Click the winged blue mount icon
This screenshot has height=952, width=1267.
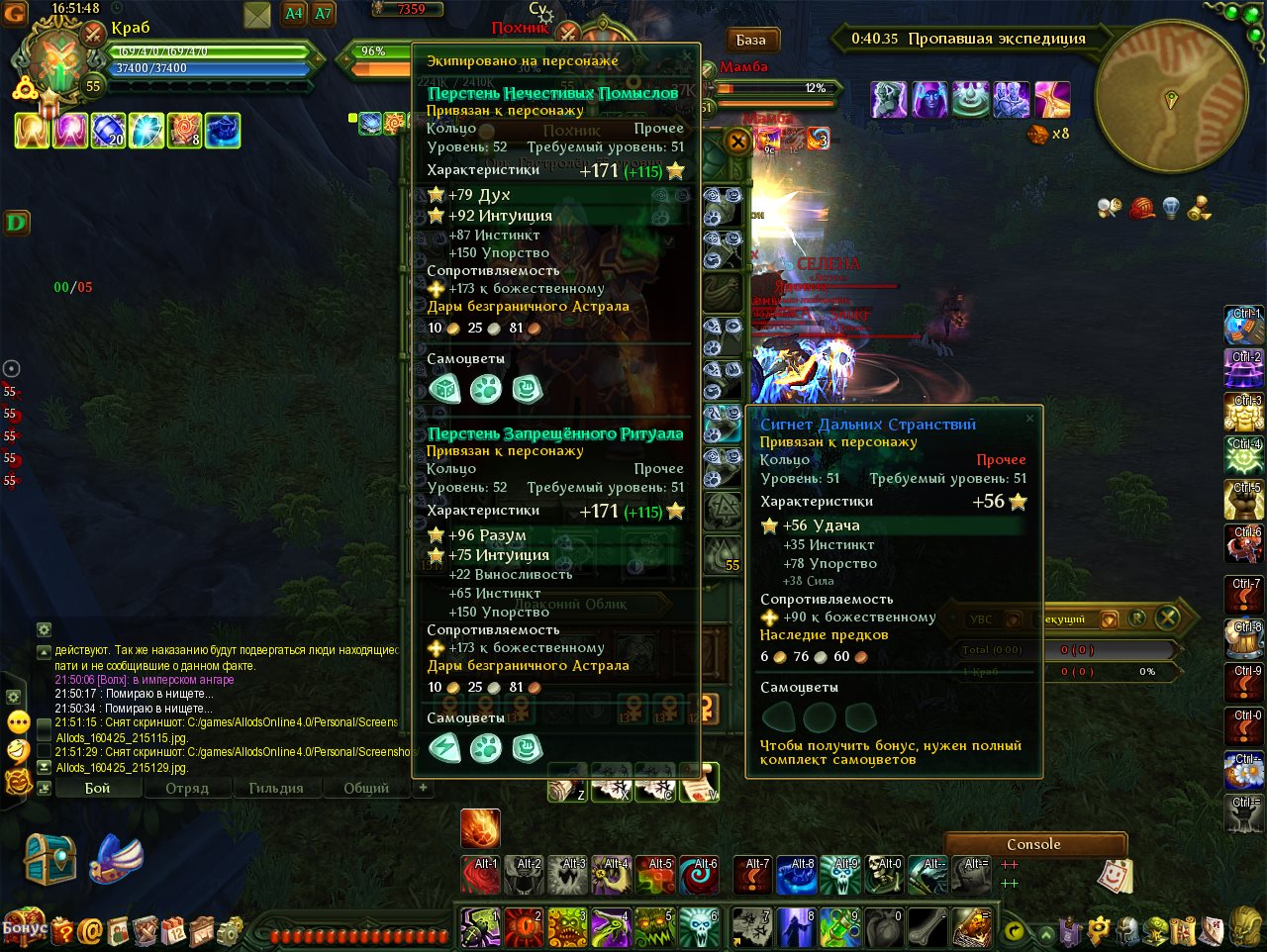[117, 859]
